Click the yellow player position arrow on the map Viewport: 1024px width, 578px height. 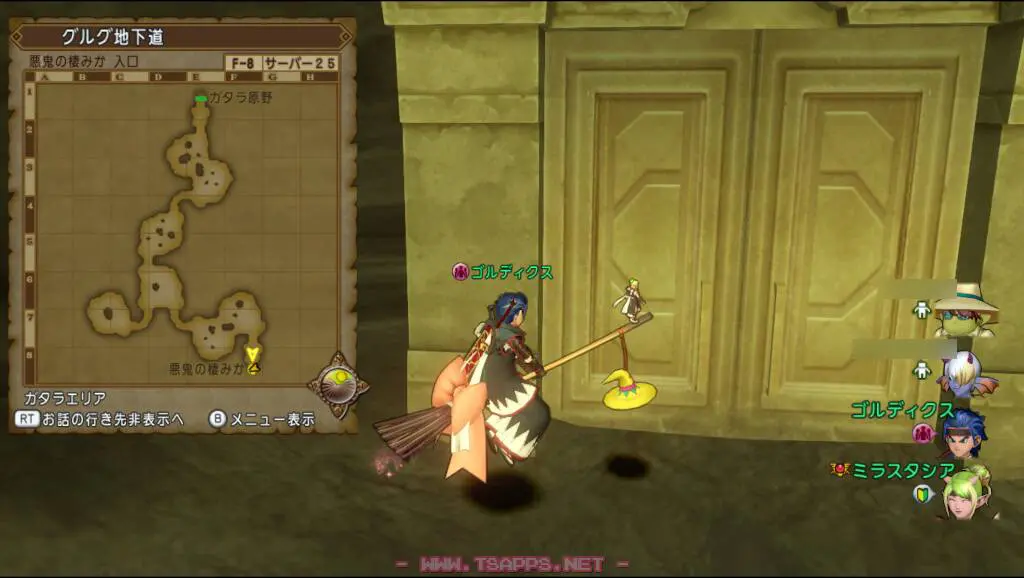click(x=252, y=354)
